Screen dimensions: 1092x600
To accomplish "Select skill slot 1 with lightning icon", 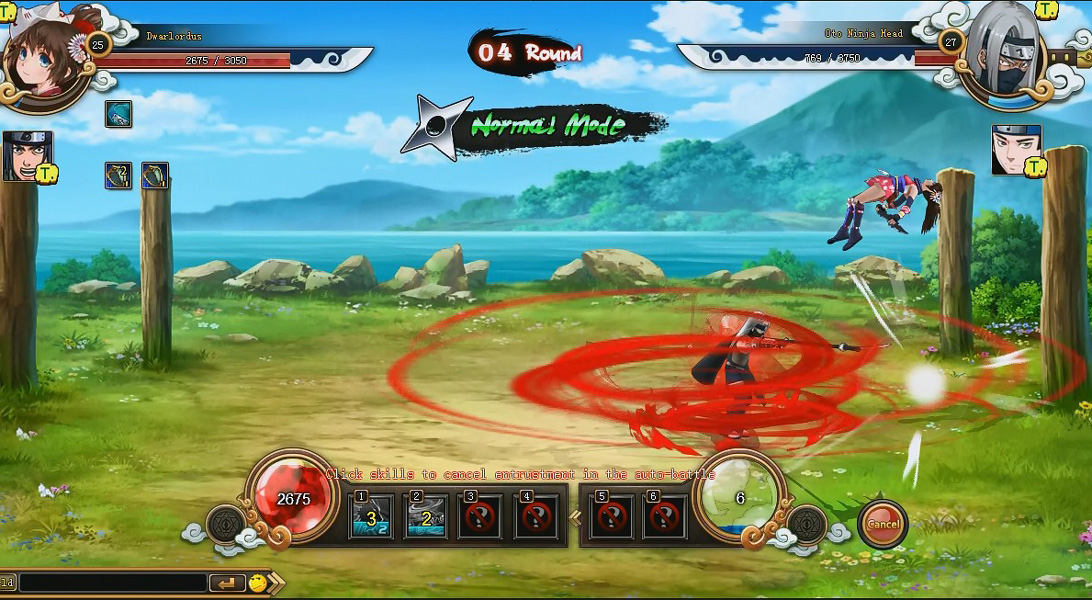I will [x=371, y=517].
